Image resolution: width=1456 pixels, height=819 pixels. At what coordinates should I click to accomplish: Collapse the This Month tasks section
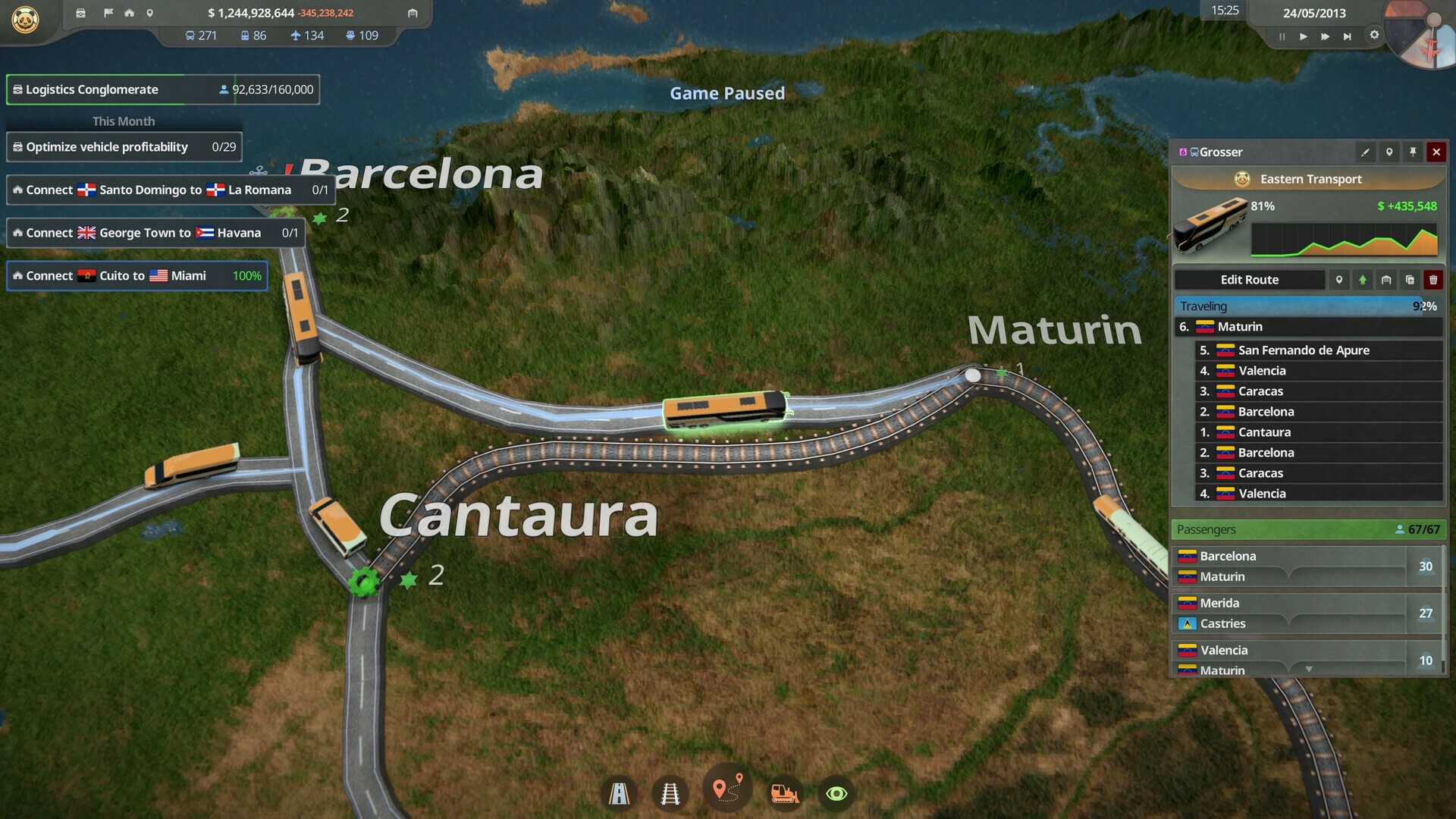coord(124,121)
